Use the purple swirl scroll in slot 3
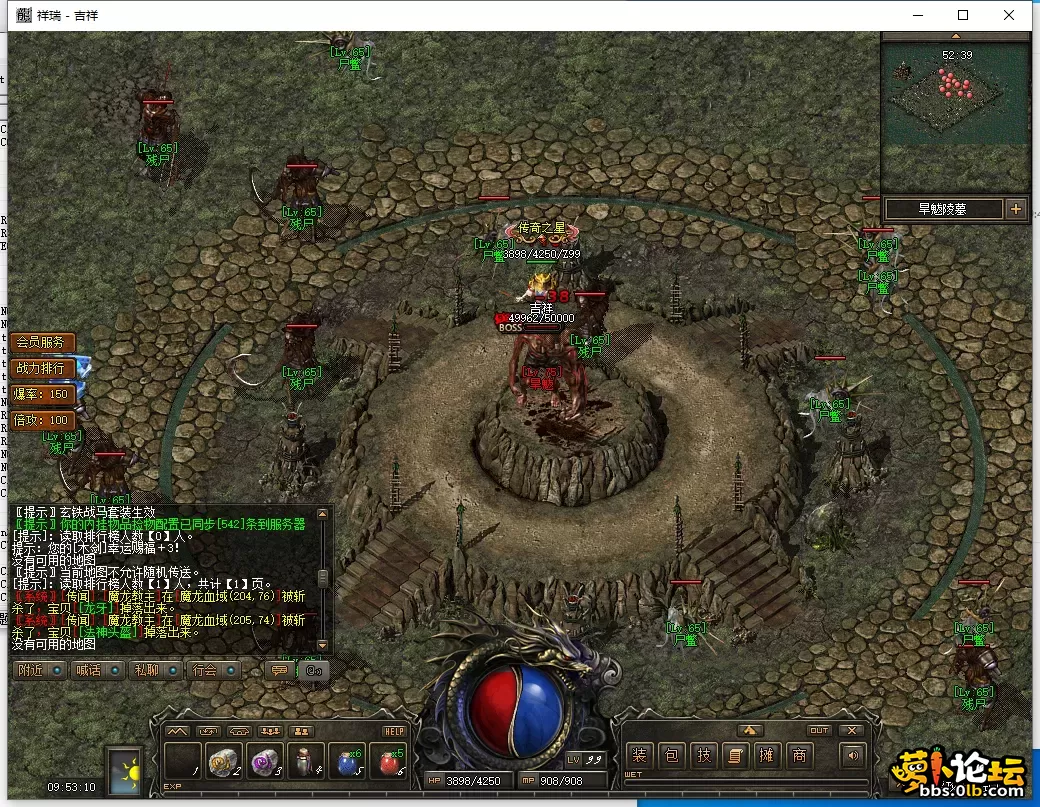 (x=266, y=762)
